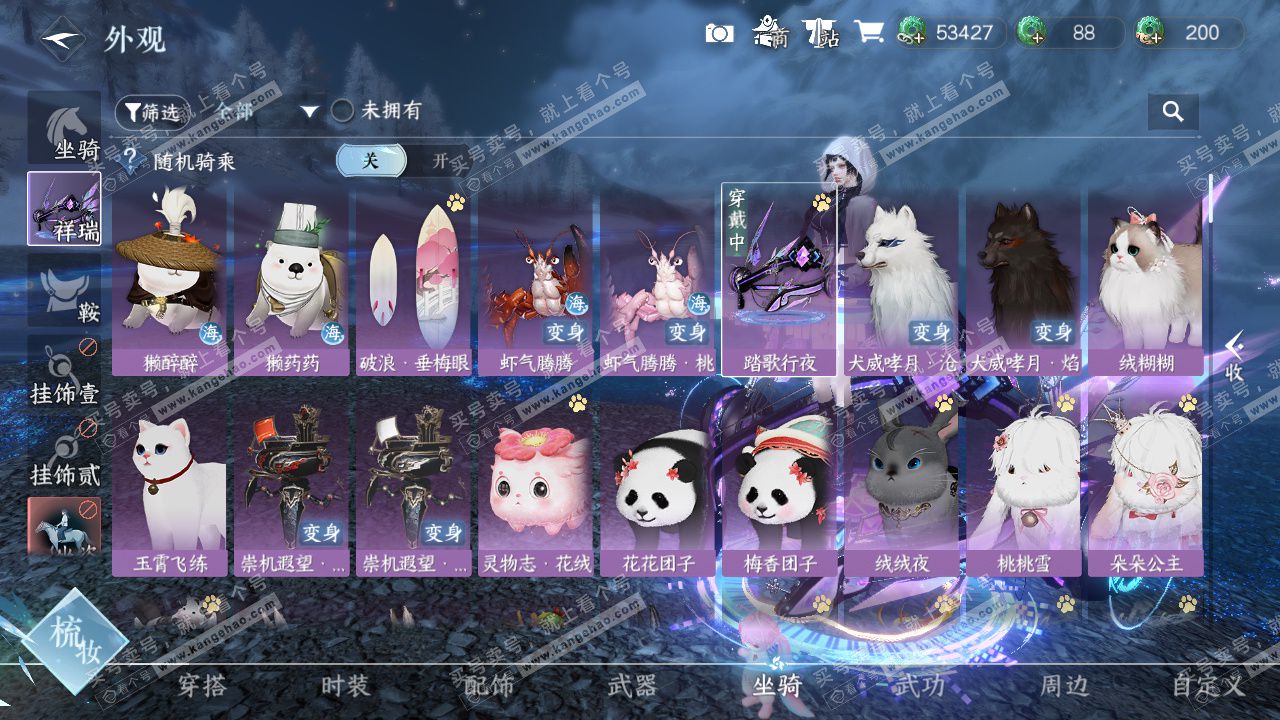The height and width of the screenshot is (720, 1280).
Task: Collapse the panel with the 收 arrow
Action: [1235, 357]
